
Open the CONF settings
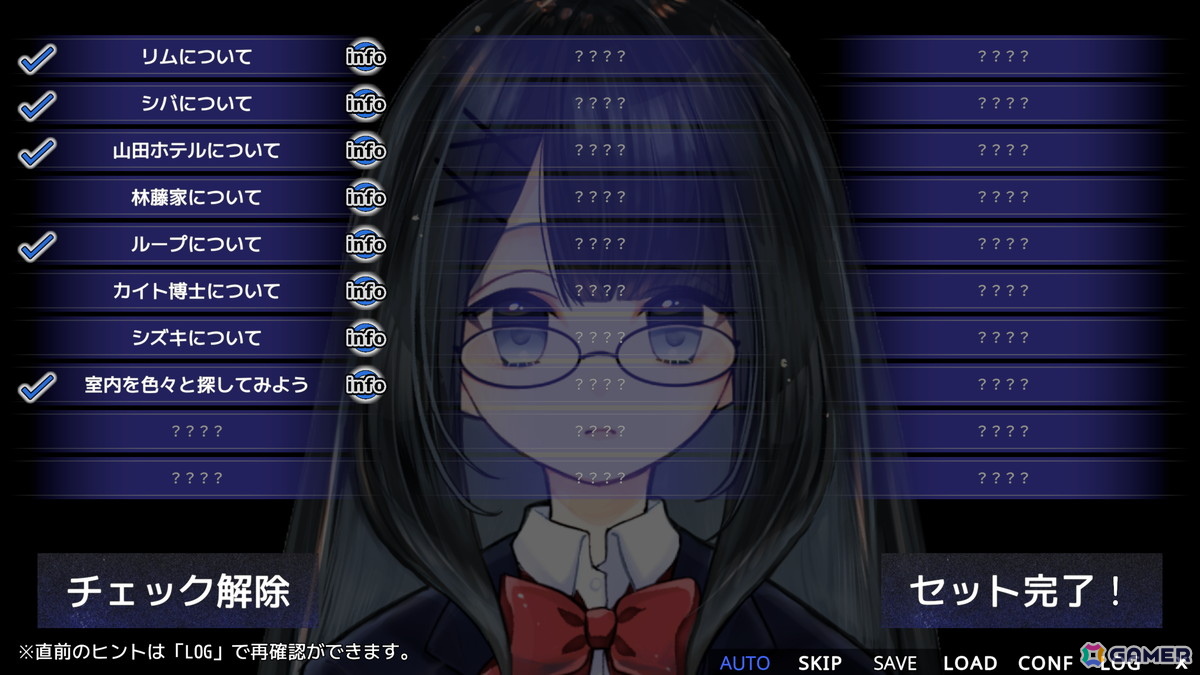coord(1045,662)
